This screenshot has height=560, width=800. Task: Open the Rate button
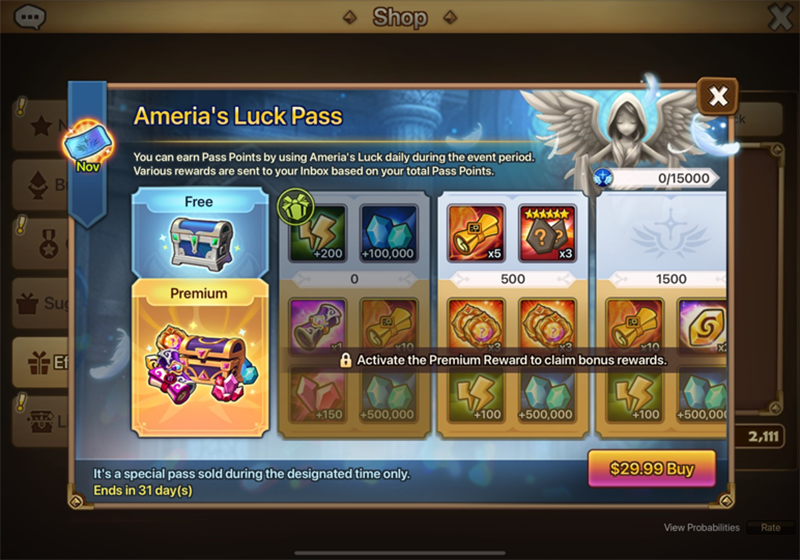[770, 527]
